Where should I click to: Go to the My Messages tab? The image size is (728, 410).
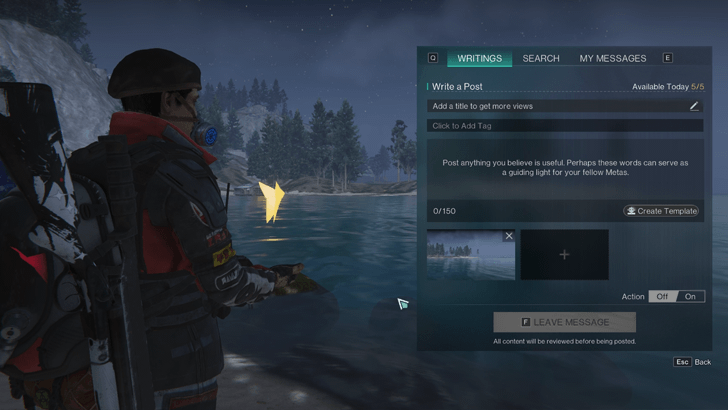[x=612, y=58]
